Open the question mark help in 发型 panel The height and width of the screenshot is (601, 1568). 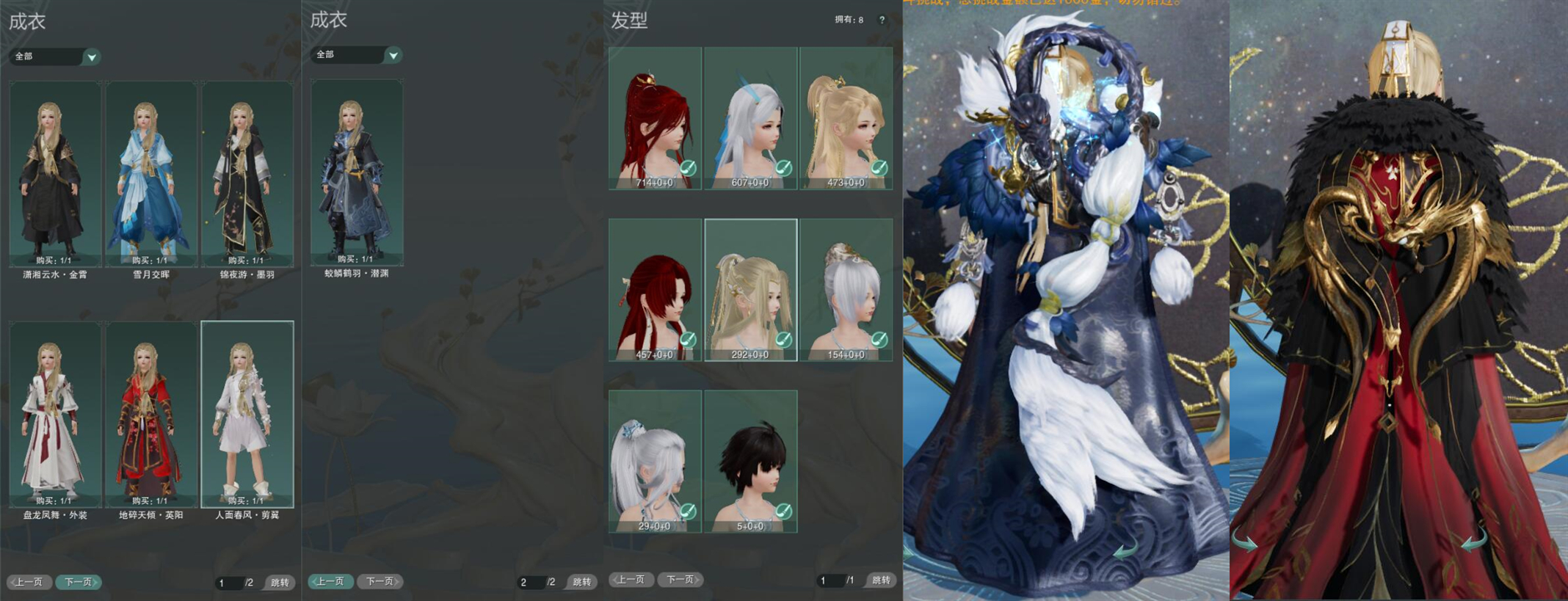(x=882, y=20)
